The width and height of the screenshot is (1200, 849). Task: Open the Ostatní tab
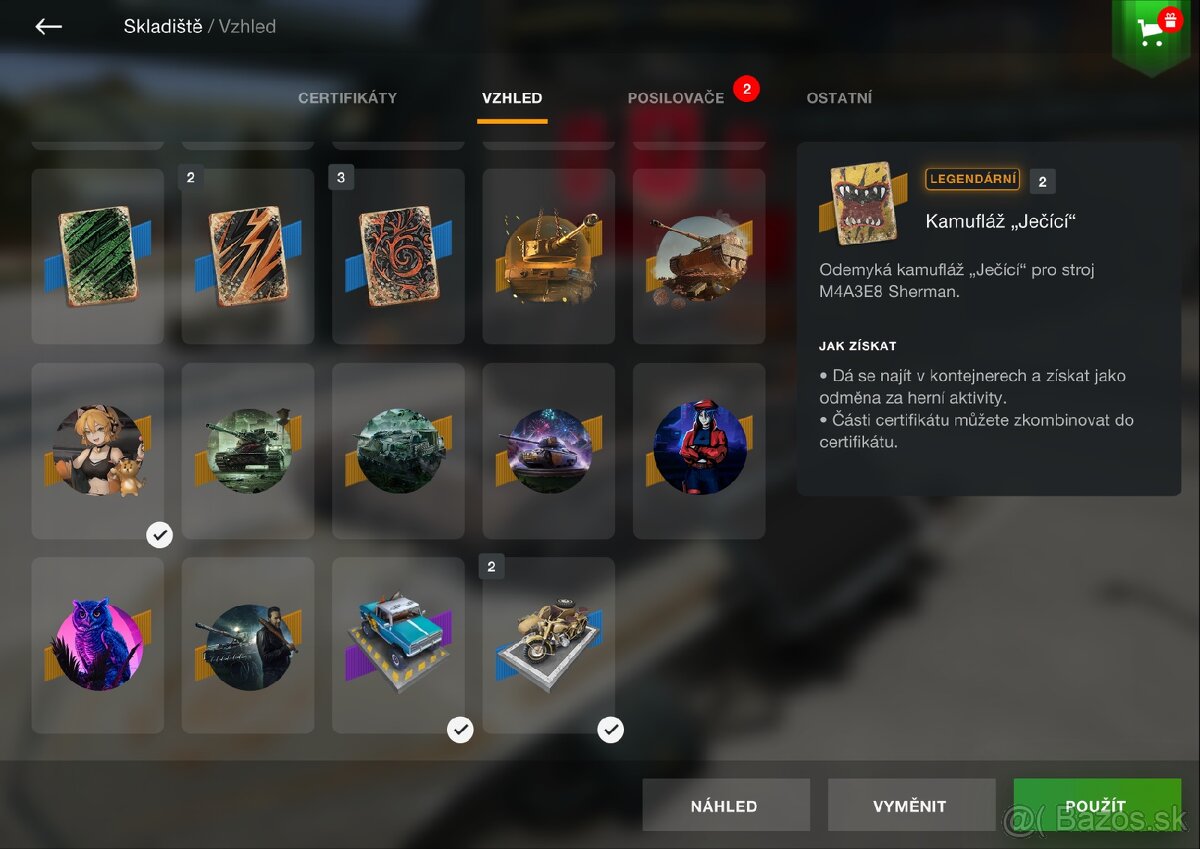click(x=839, y=98)
